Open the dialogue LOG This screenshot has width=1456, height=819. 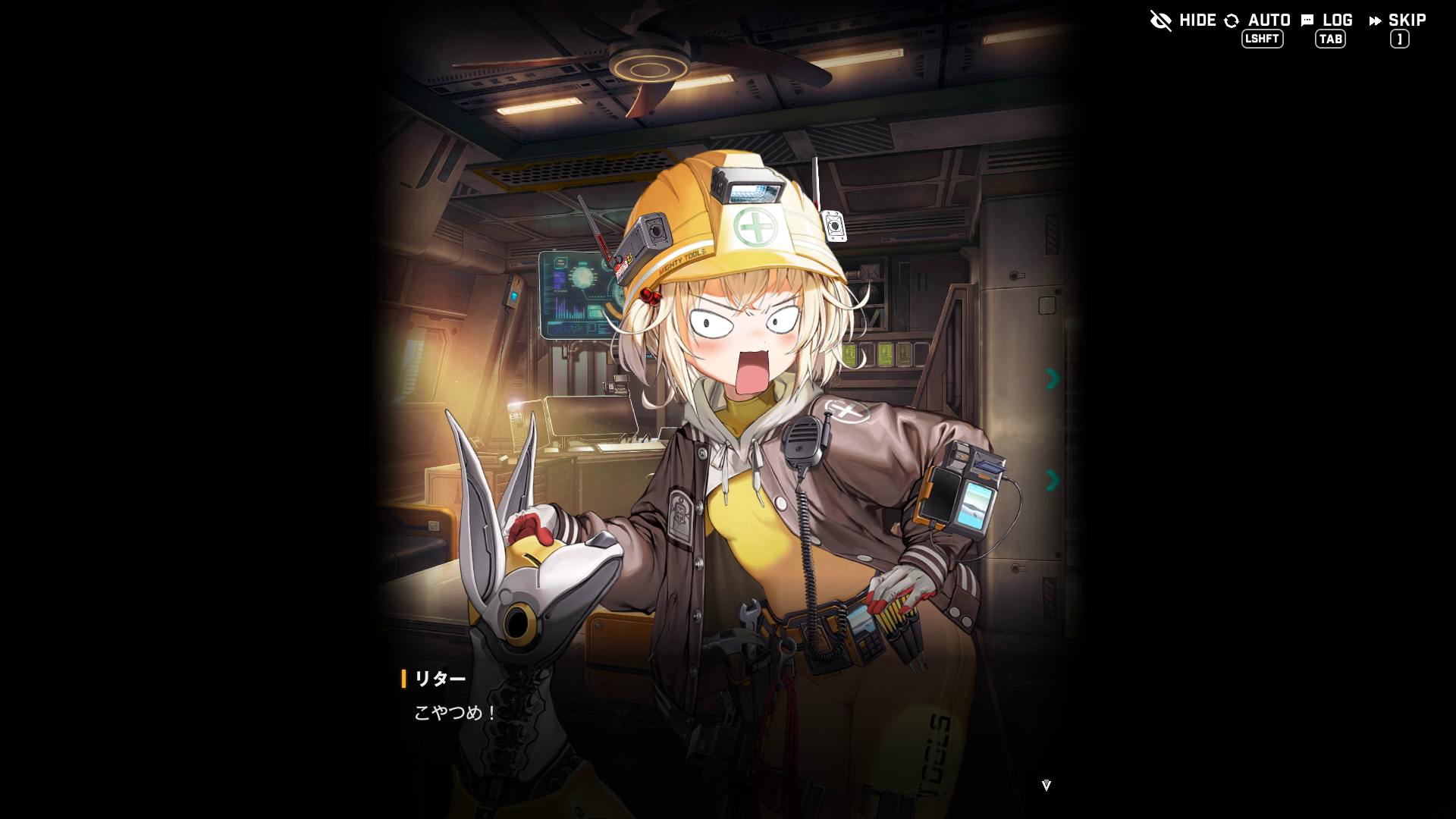(1327, 20)
